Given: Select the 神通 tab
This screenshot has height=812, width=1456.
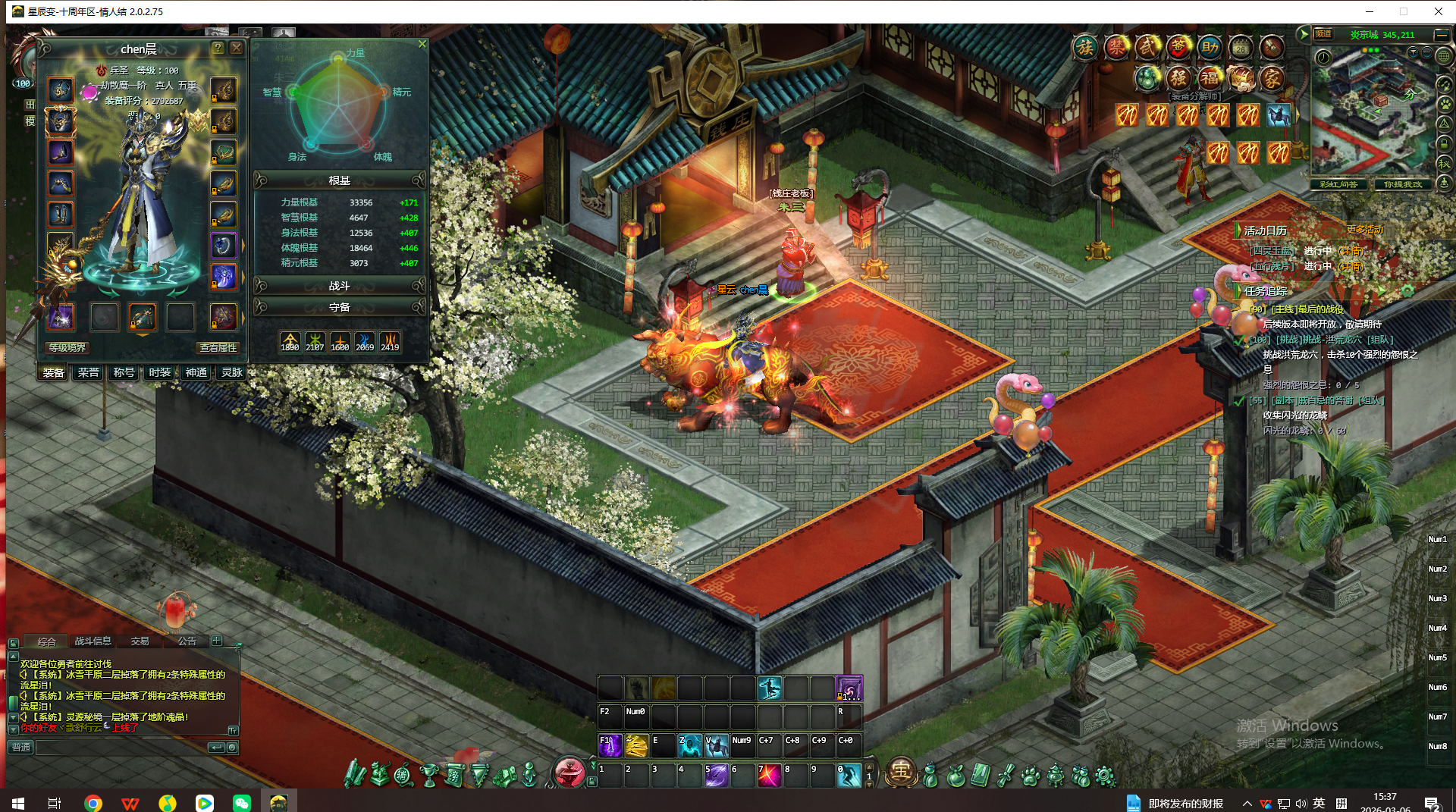Looking at the screenshot, I should 196,372.
